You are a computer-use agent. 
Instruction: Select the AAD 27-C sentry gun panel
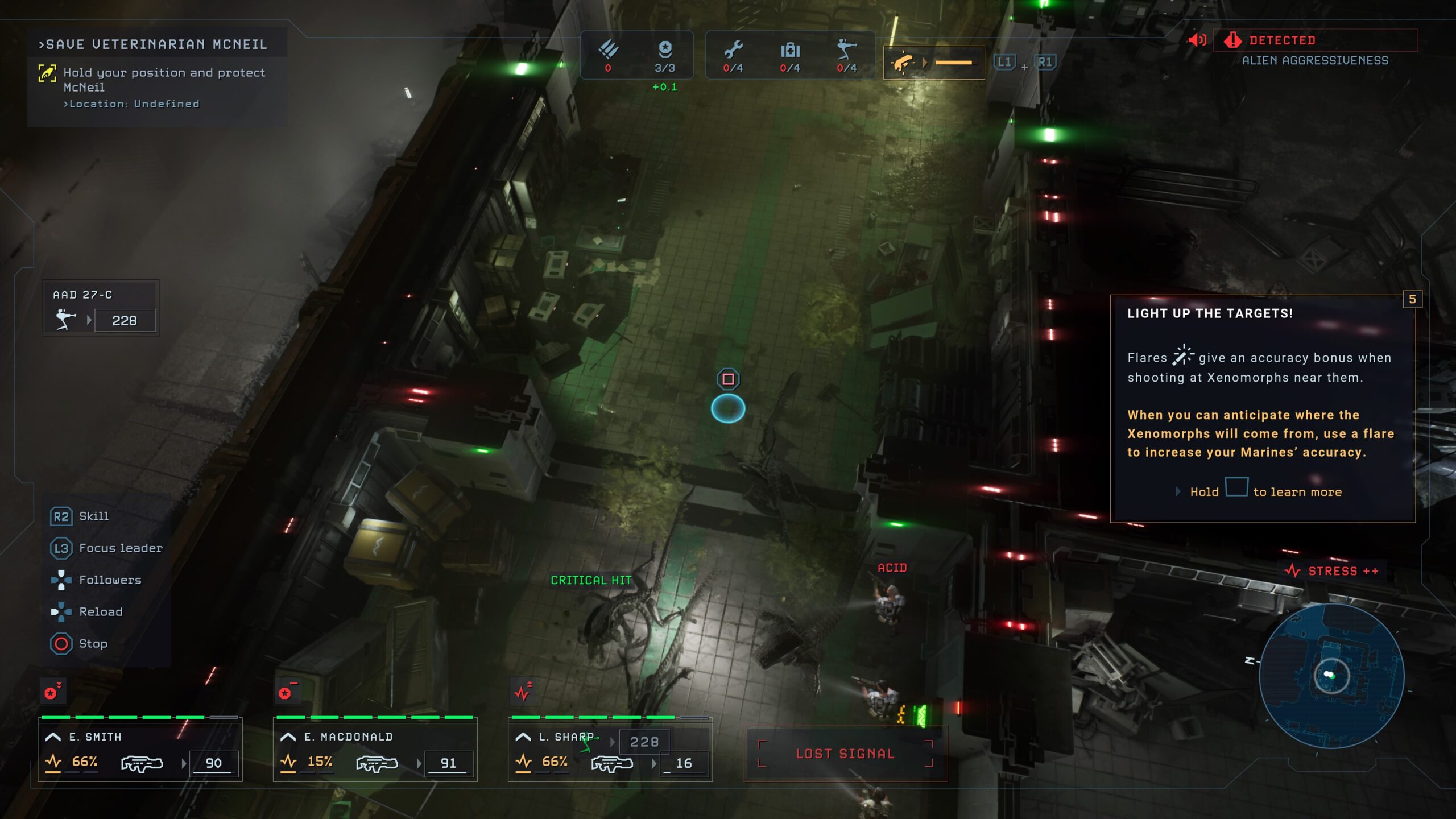(x=101, y=308)
